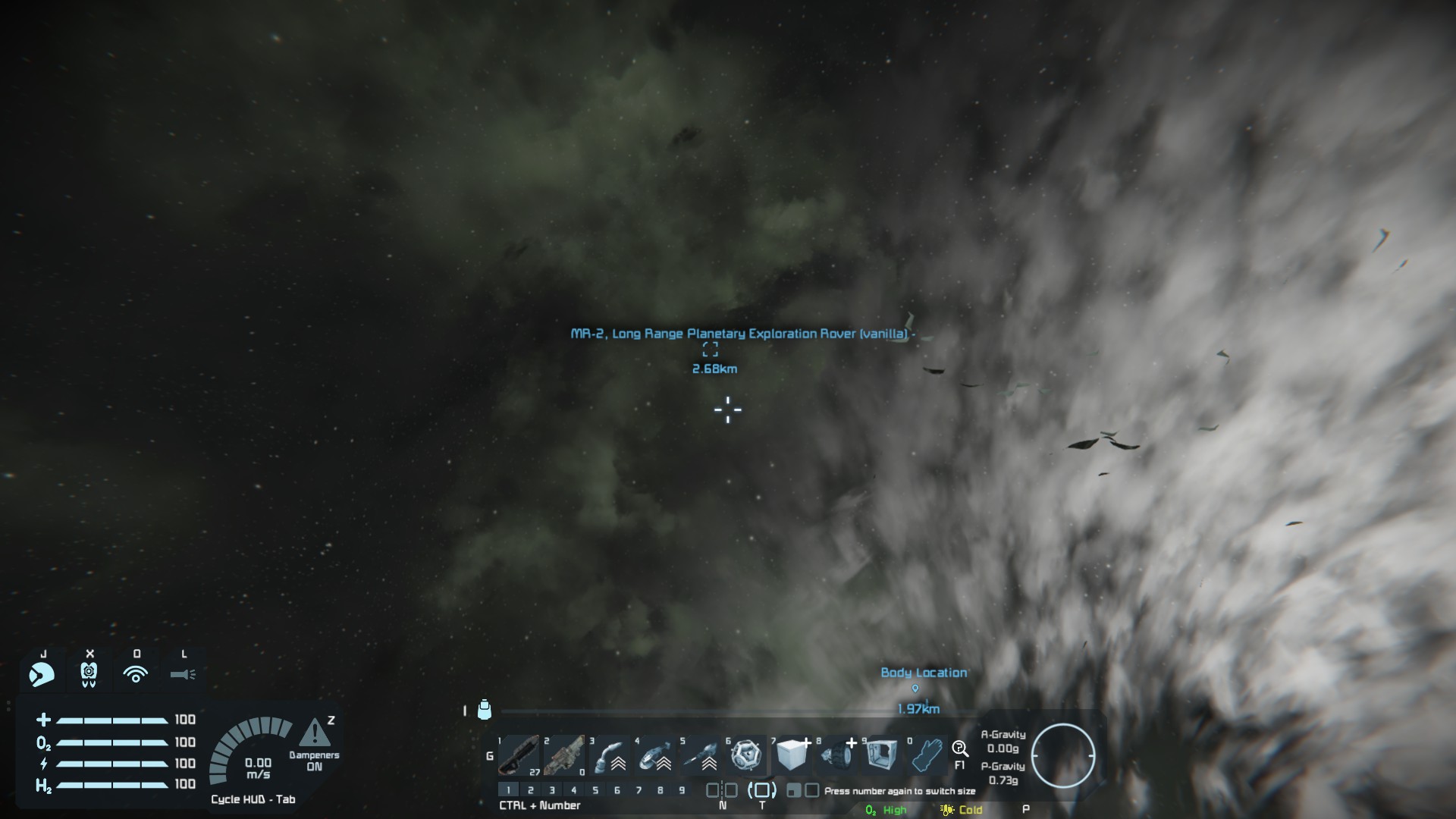Click the backpack inventory icon
1456x819 pixels.
tap(485, 710)
